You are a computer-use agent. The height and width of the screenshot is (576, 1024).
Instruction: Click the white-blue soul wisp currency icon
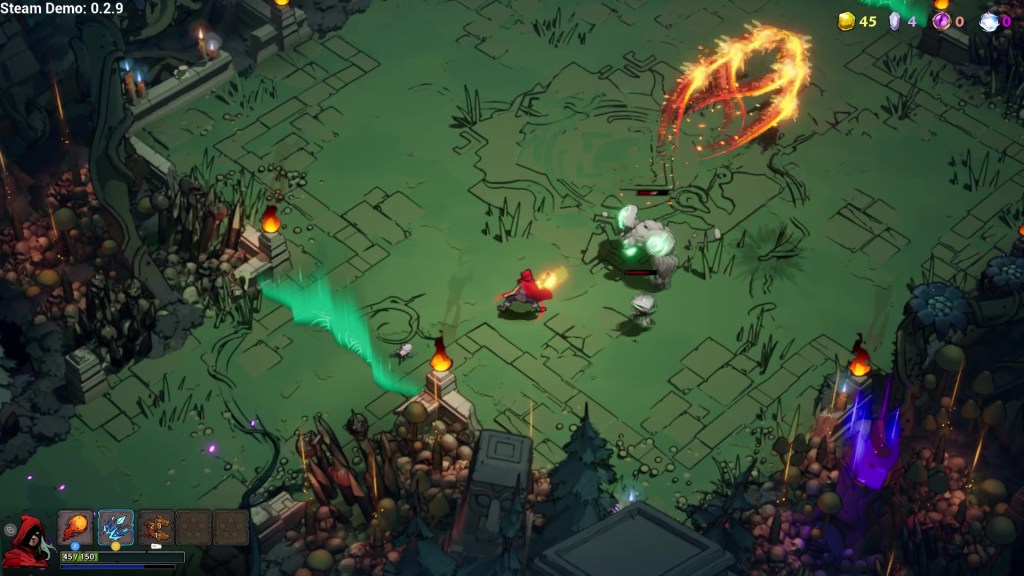pyautogui.click(x=988, y=21)
